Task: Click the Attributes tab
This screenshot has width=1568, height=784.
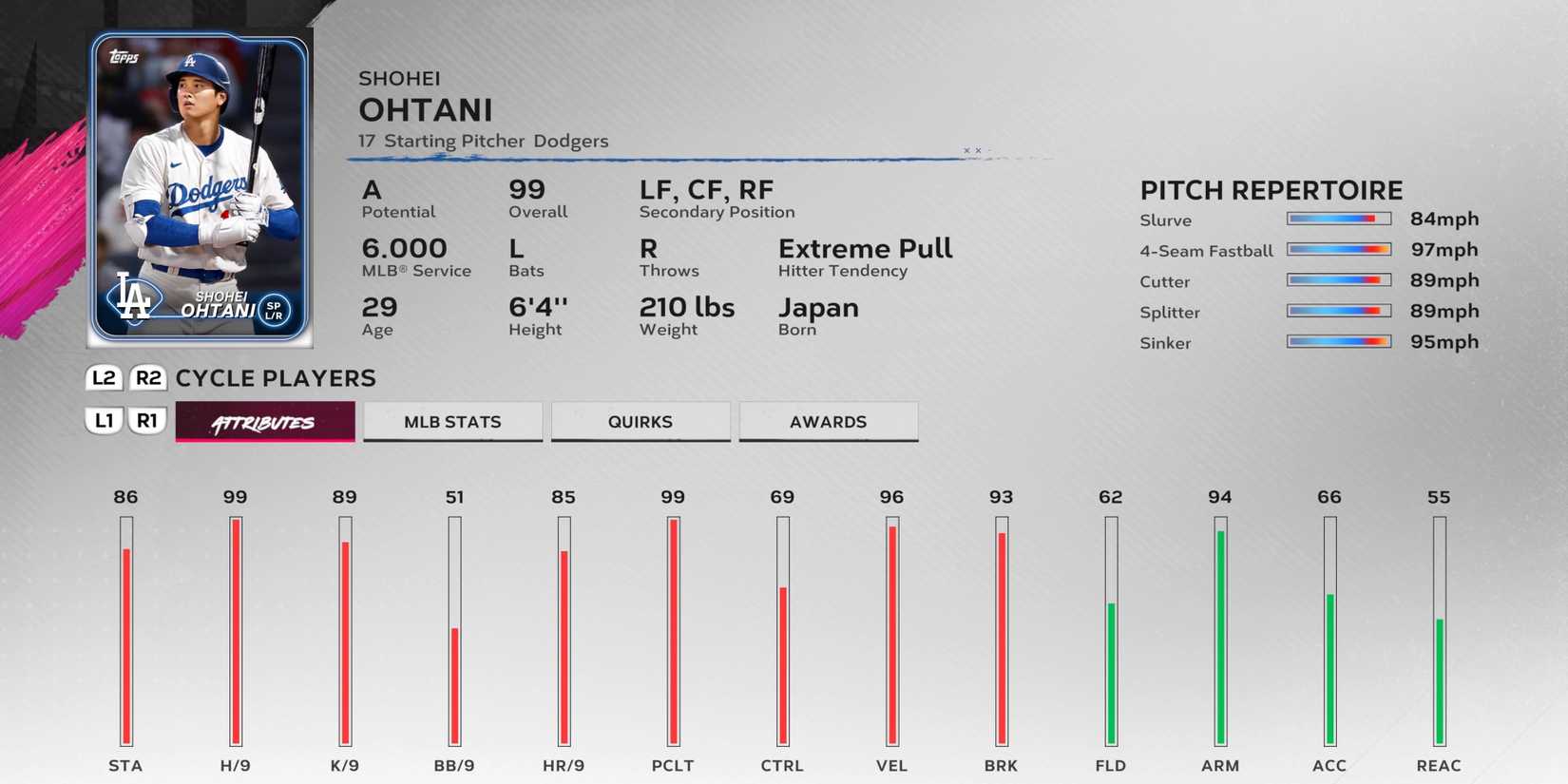Action: tap(264, 421)
